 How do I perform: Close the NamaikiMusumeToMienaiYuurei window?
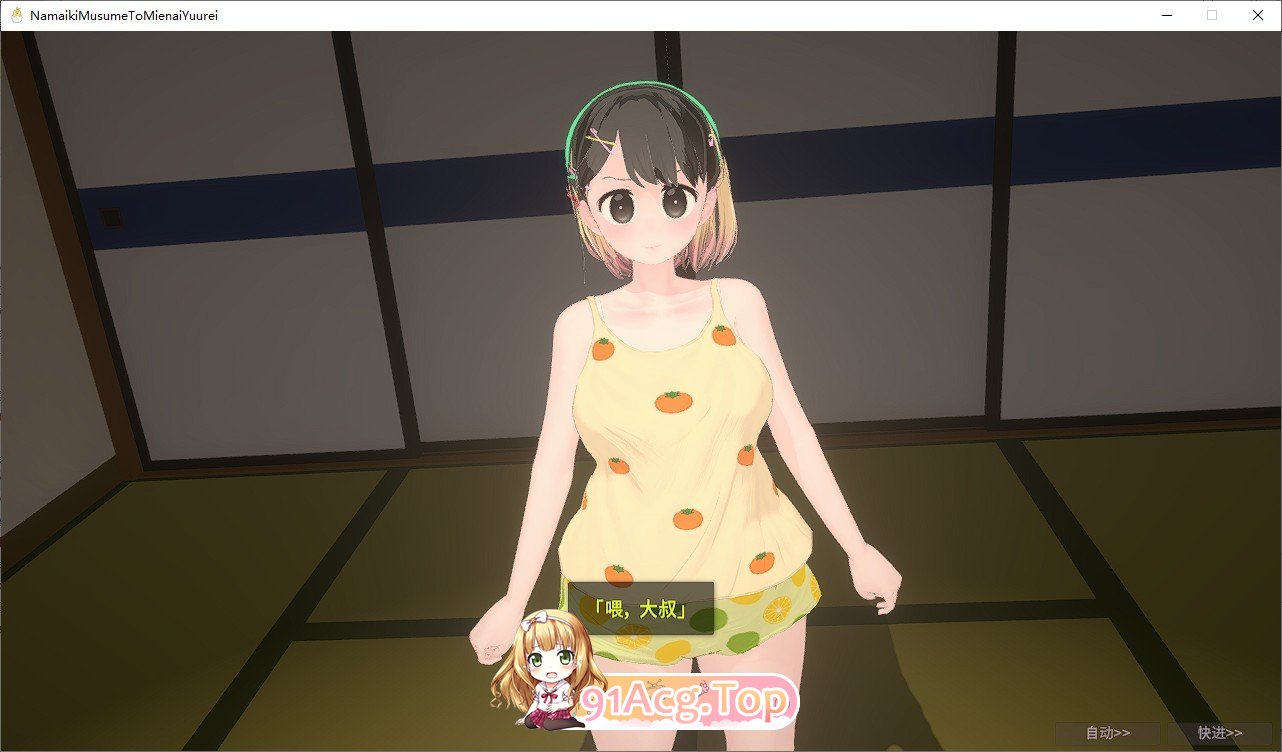1257,15
